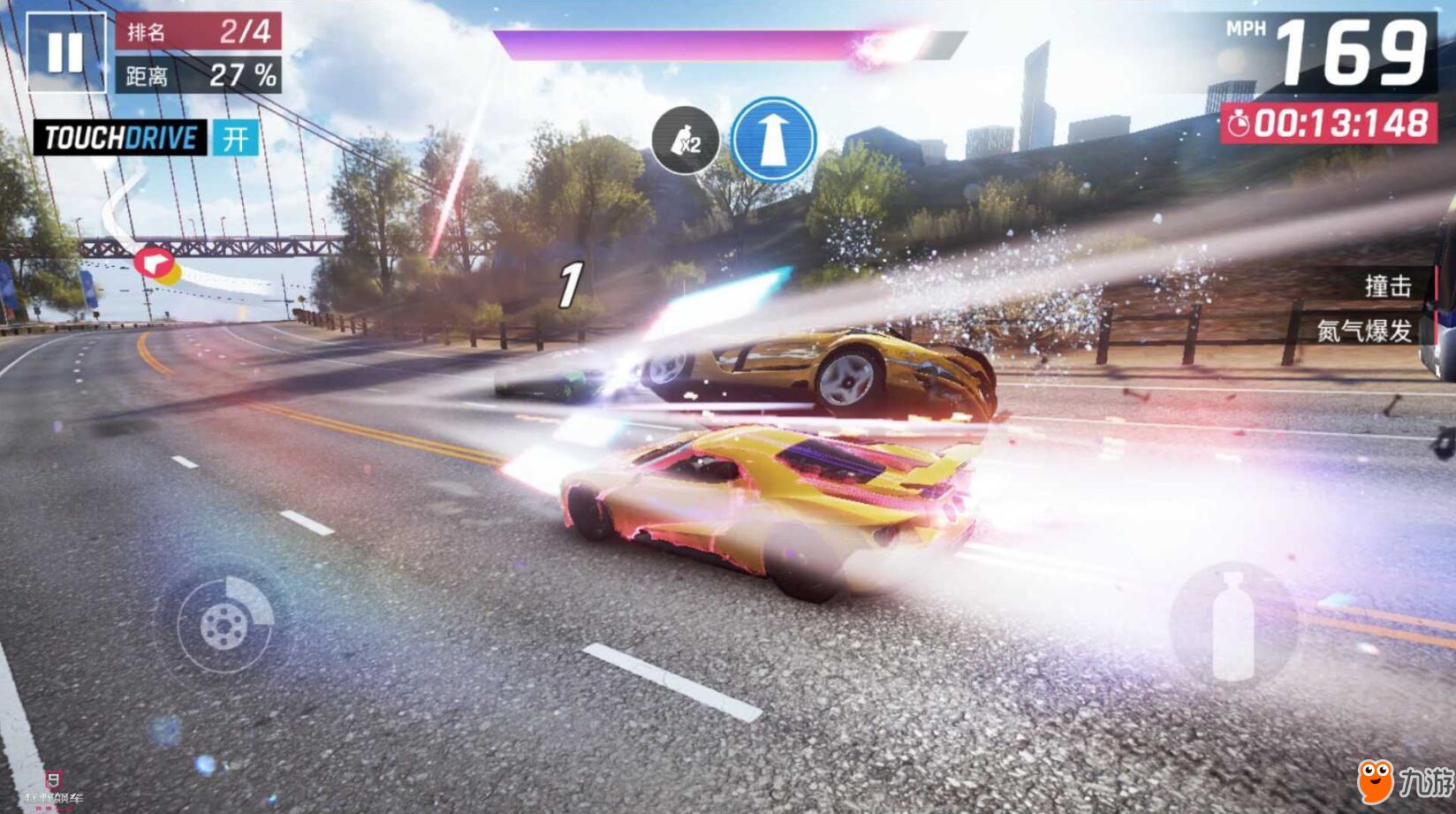This screenshot has height=814, width=1456.
Task: Toggle the TouchDrive switch
Action: (235, 139)
